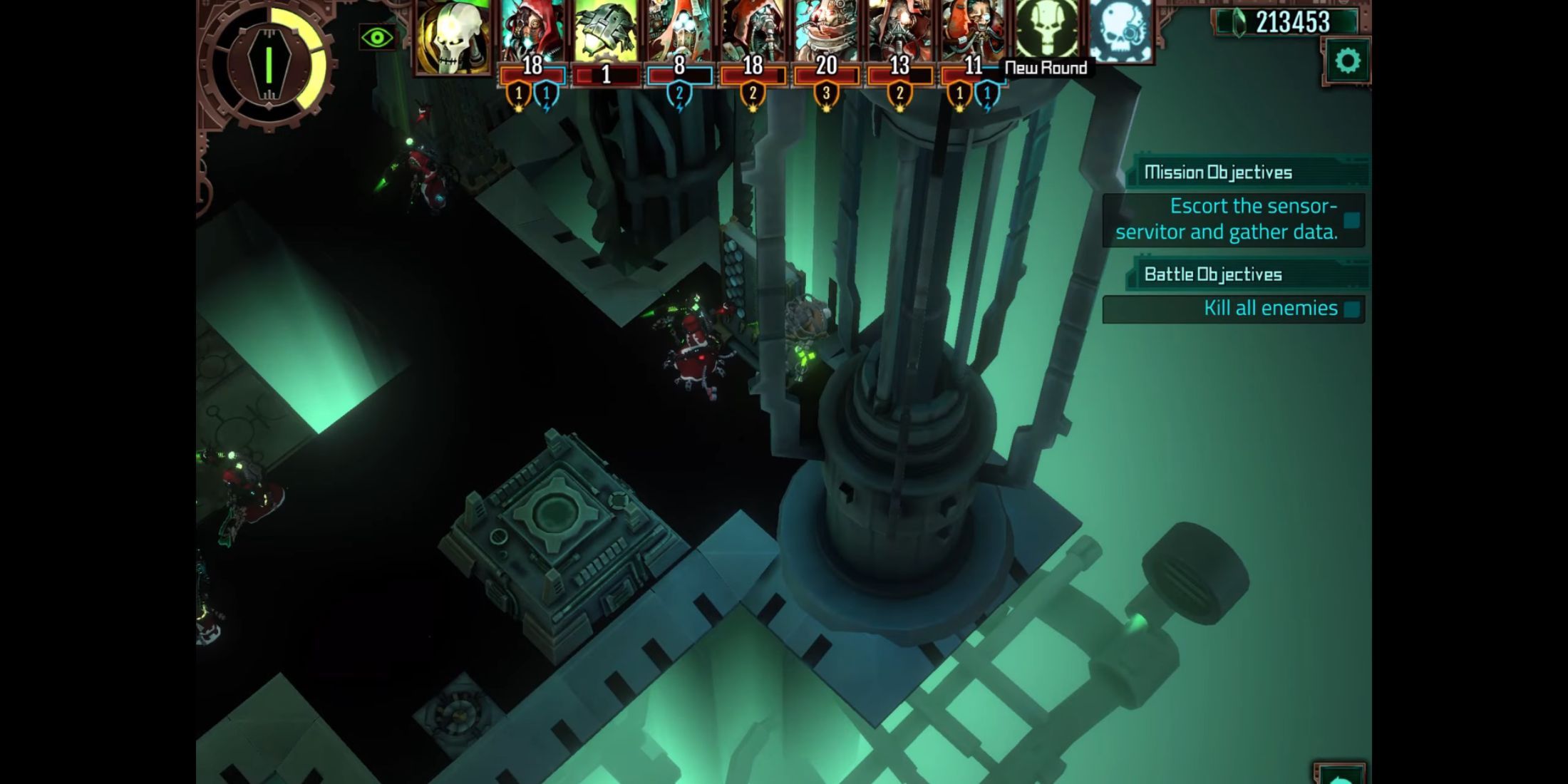Select the Necron skull portrait in turn order
This screenshot has height=784, width=1568.
coord(453,36)
